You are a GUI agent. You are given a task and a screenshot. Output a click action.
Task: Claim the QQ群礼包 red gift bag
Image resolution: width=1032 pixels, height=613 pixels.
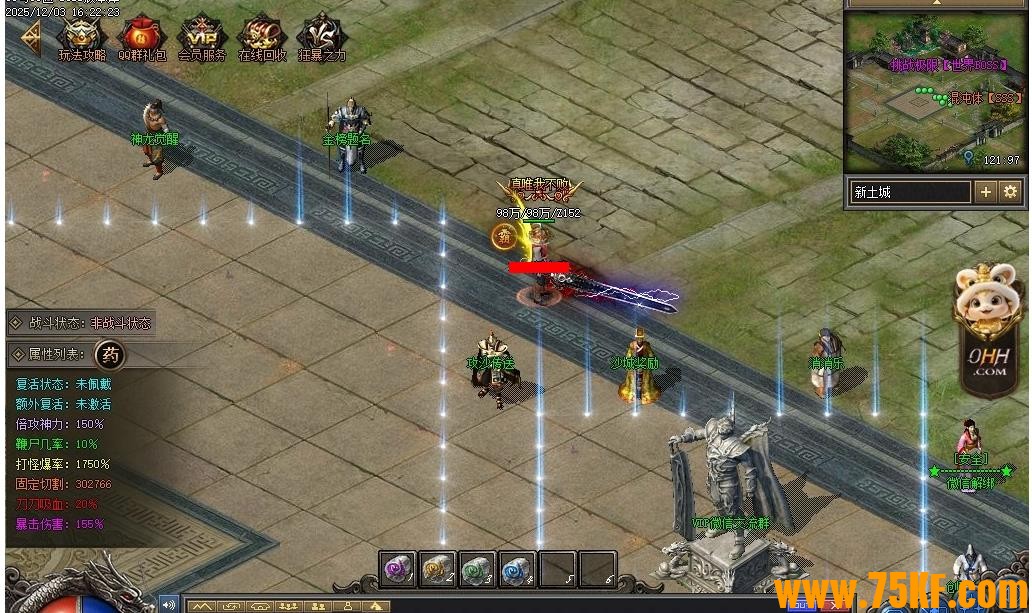click(x=143, y=36)
